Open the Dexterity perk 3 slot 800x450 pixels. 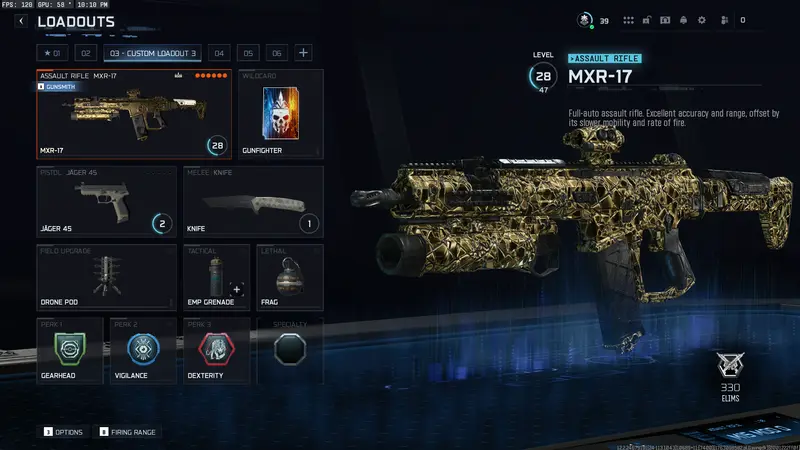[x=216, y=351]
